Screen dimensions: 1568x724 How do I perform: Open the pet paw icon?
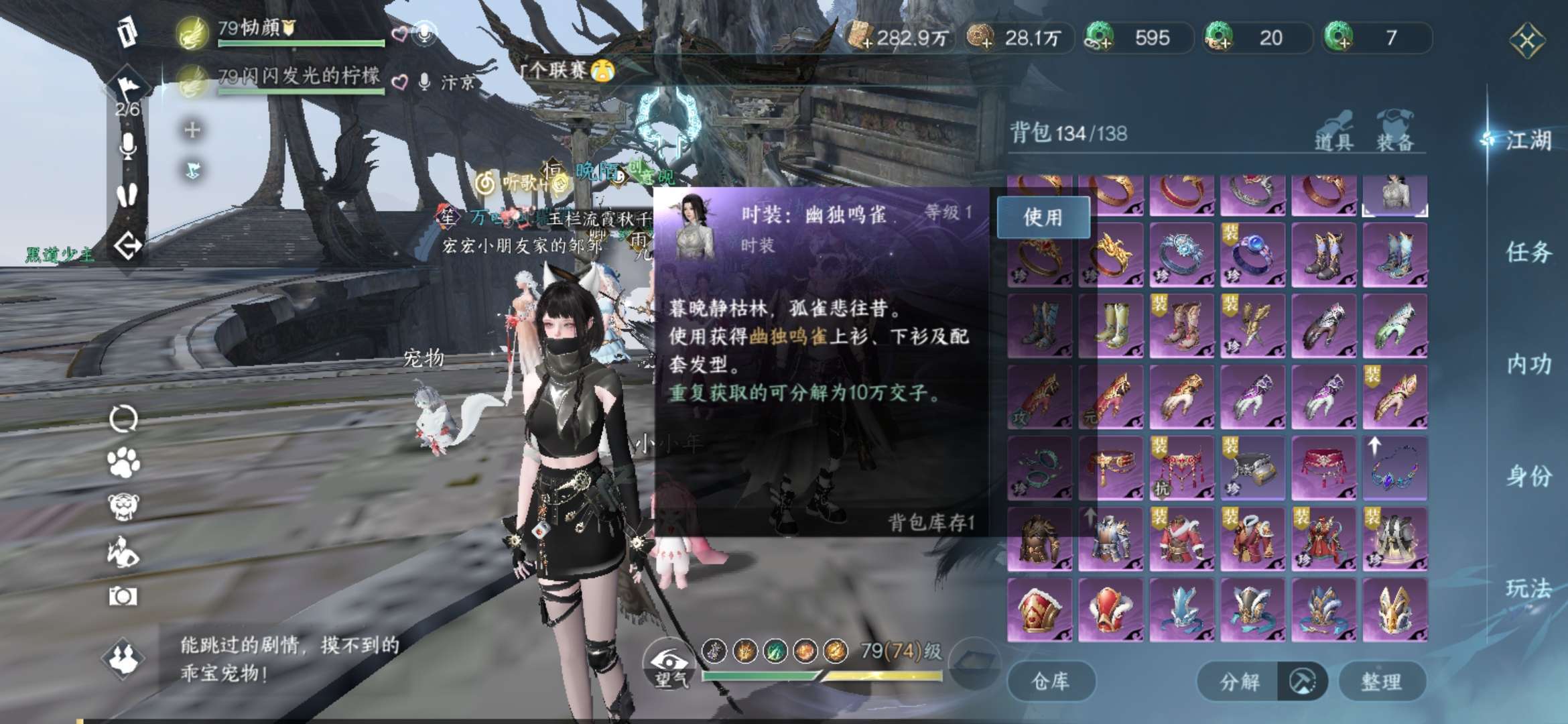point(123,463)
